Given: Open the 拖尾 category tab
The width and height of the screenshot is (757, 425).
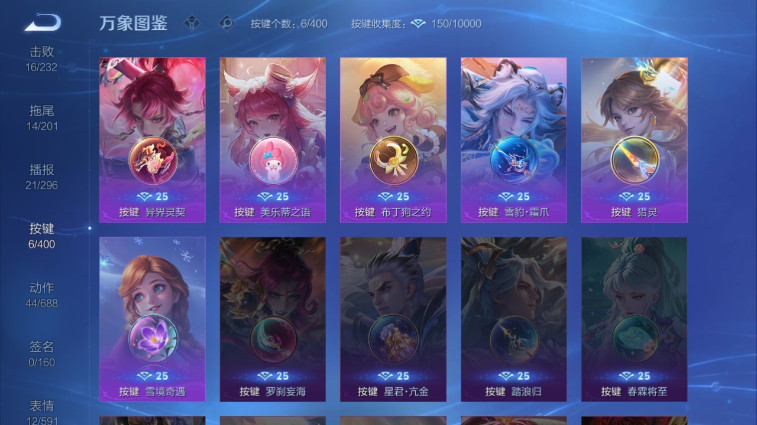Looking at the screenshot, I should pos(42,117).
